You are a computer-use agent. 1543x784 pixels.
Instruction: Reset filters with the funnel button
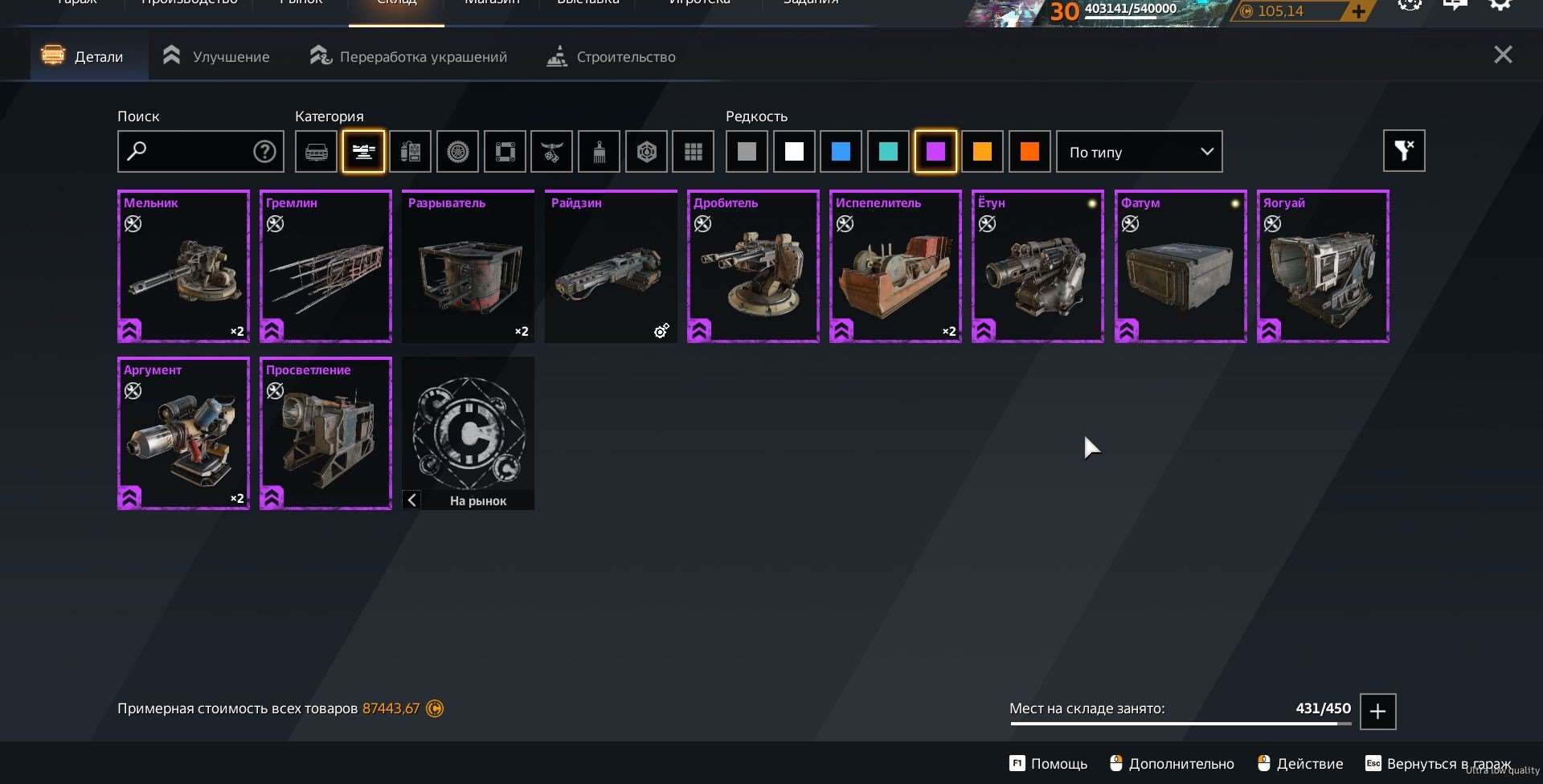tap(1403, 150)
